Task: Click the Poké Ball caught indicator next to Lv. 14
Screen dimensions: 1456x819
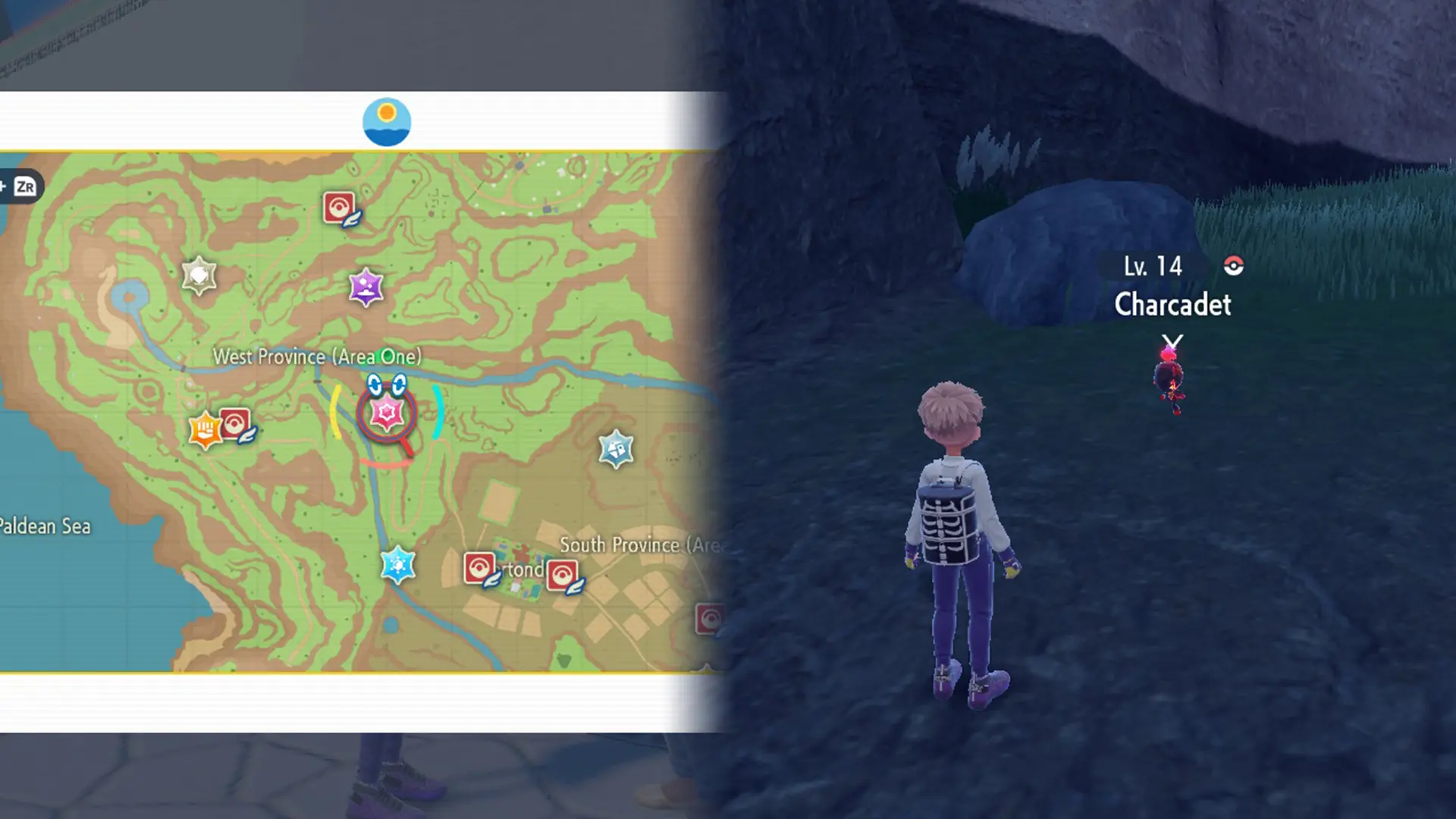Action: (x=1235, y=267)
